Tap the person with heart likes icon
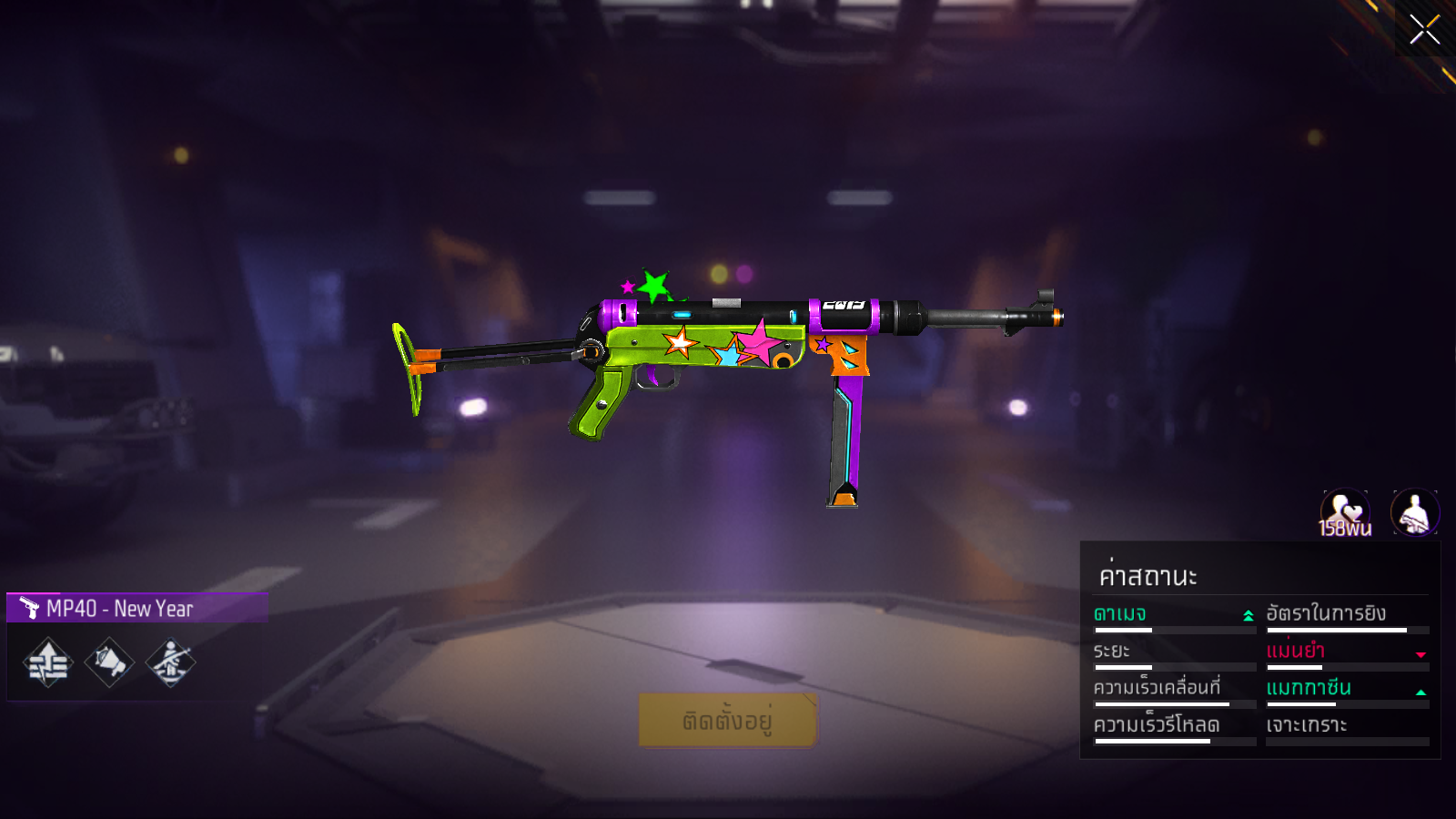 coord(1345,513)
